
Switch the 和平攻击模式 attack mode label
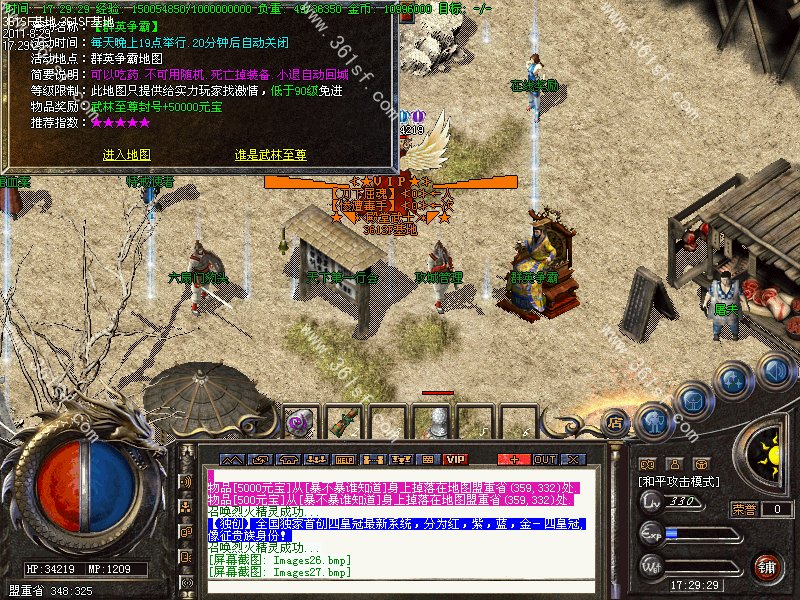coord(677,481)
